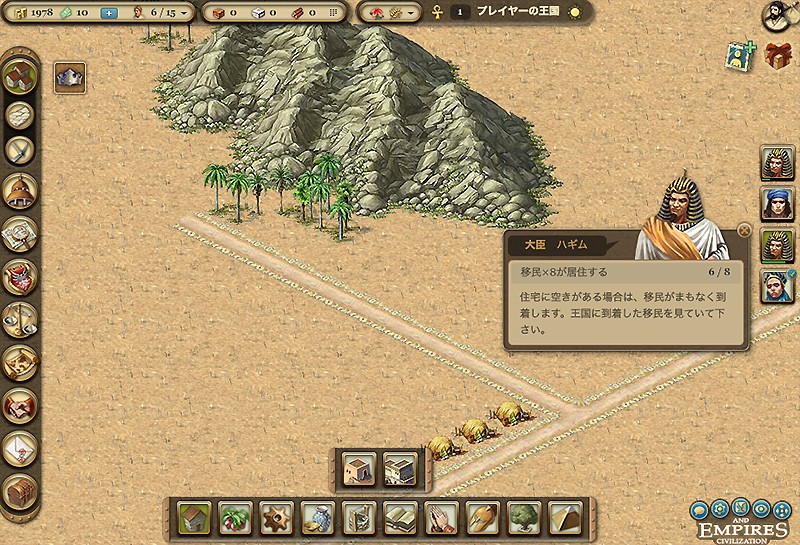This screenshot has height=545, width=800.
Task: Select the pharaoh advisor portrait
Action: tap(777, 162)
